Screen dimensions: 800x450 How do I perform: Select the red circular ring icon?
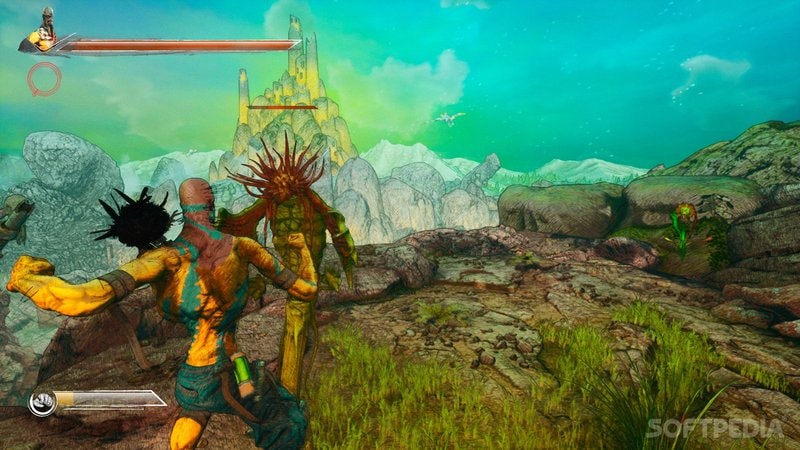[x=44, y=78]
